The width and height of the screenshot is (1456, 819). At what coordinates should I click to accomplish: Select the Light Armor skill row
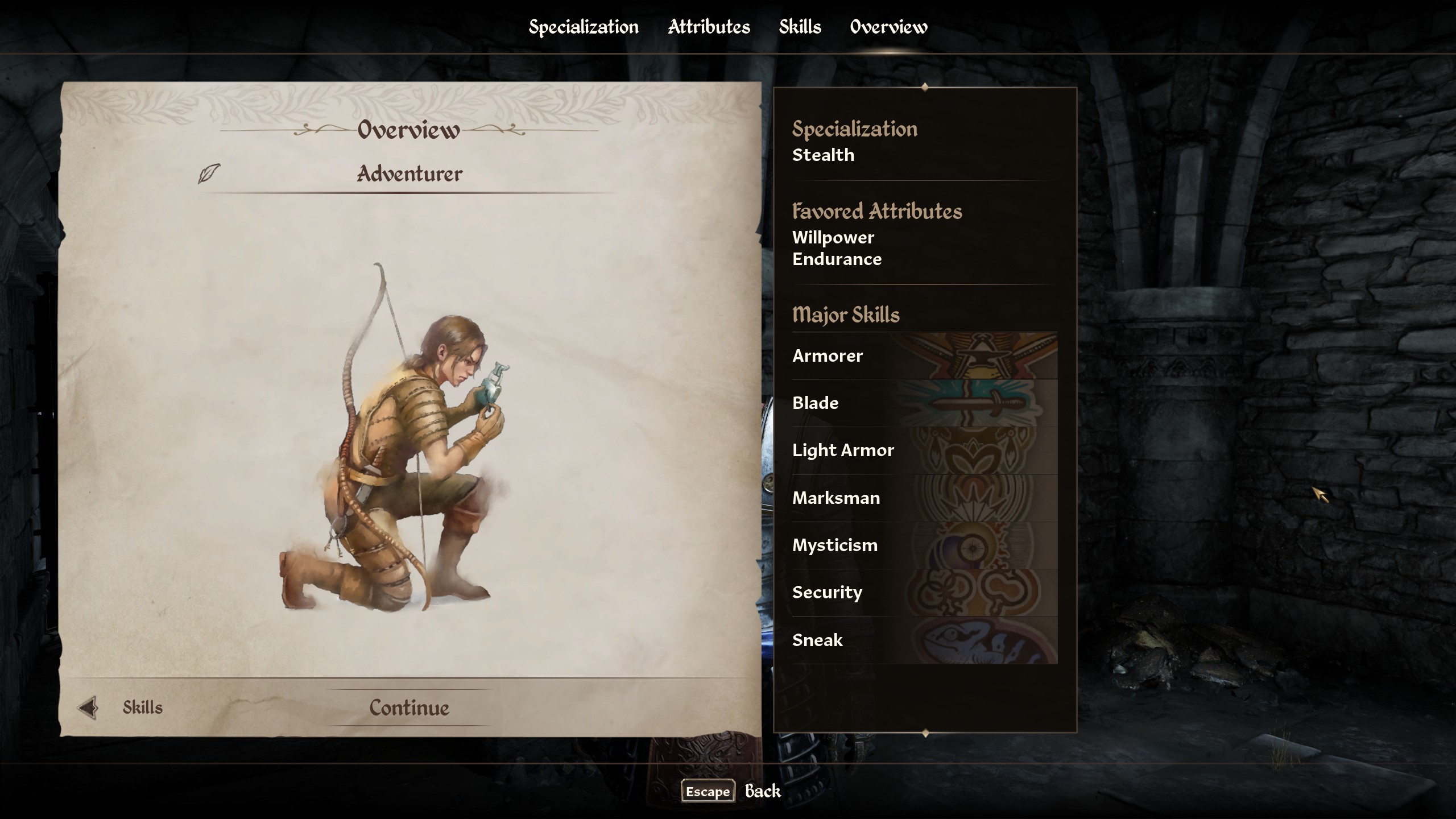tap(924, 450)
